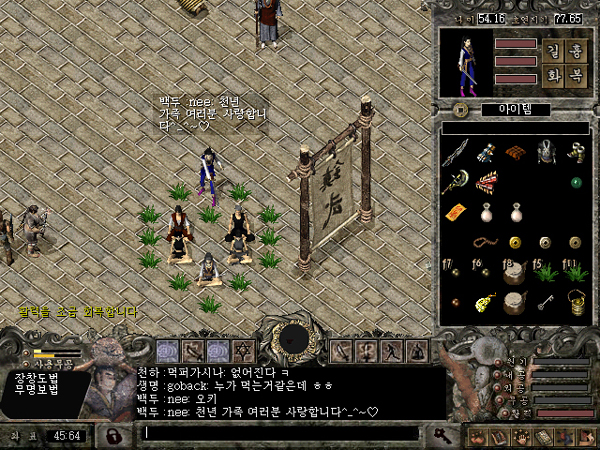The width and height of the screenshot is (600, 450).
Task: Pick the red folding fan item
Action: (x=487, y=181)
